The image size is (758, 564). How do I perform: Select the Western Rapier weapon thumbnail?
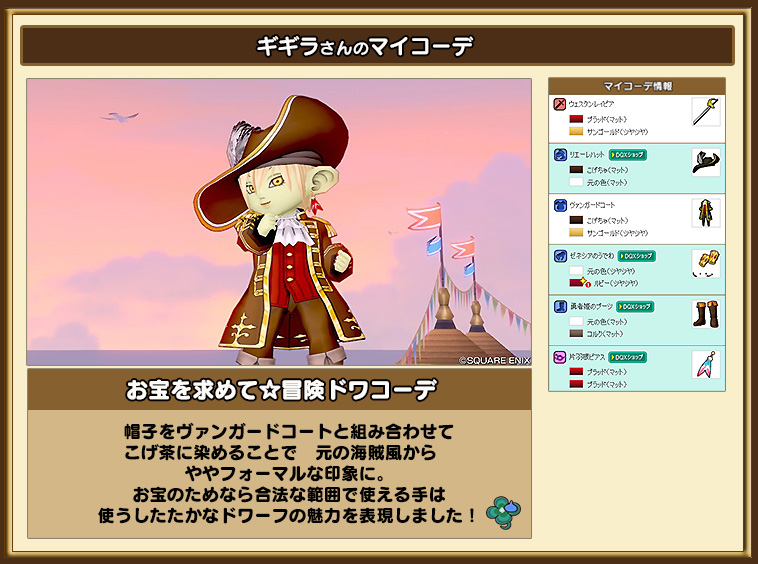click(x=706, y=111)
